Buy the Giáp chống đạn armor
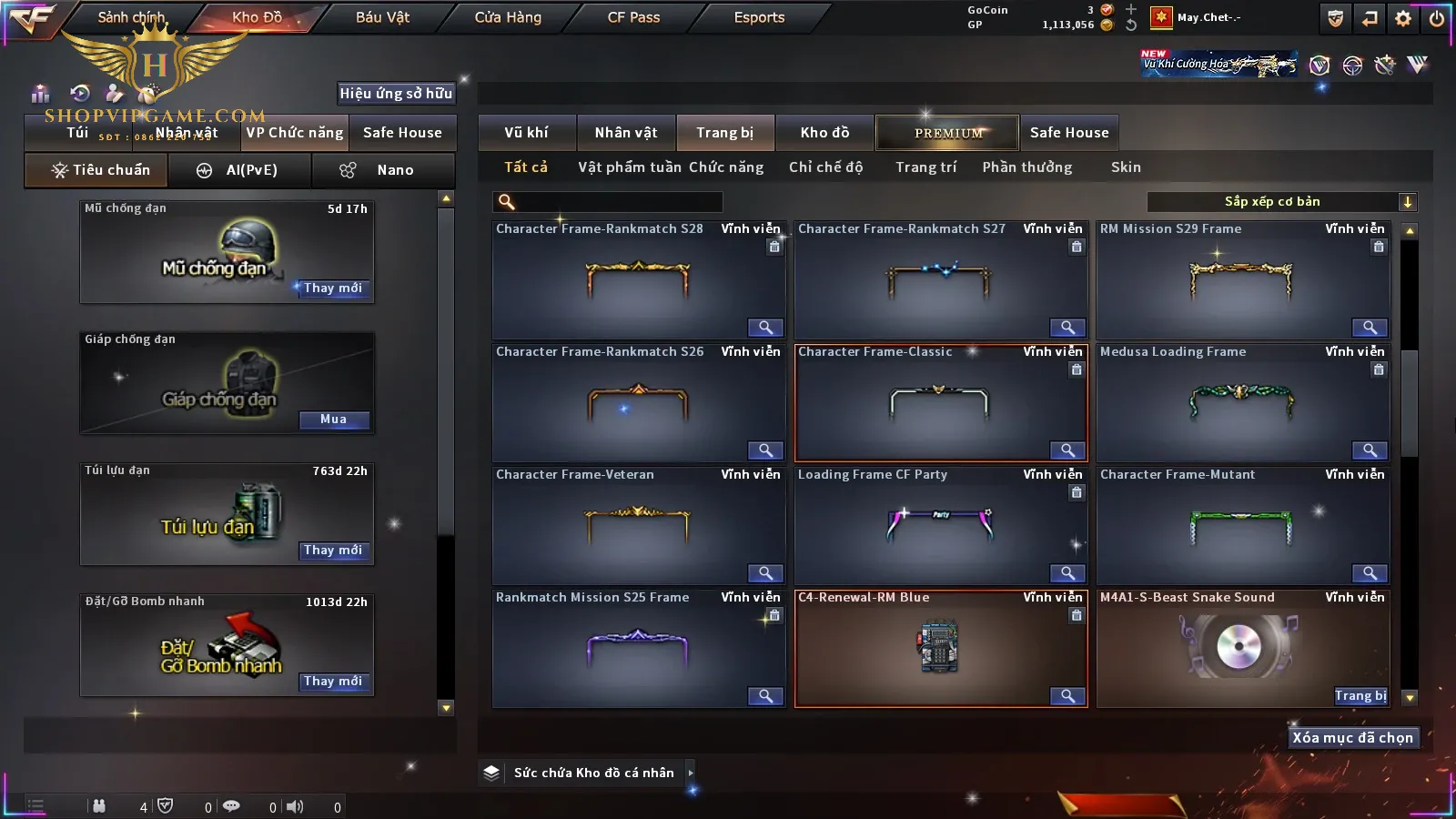Screen dimensions: 1456x819 coord(333,420)
